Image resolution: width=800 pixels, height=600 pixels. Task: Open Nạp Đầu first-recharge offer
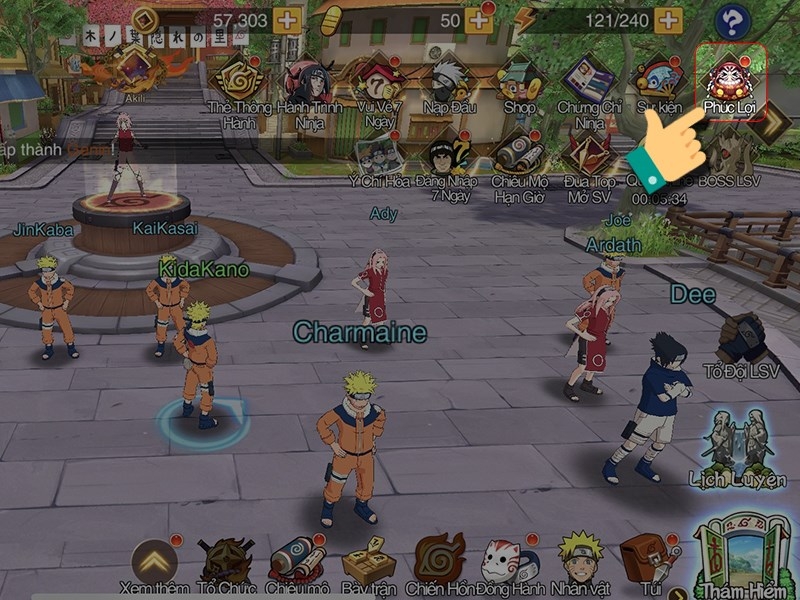pos(450,80)
